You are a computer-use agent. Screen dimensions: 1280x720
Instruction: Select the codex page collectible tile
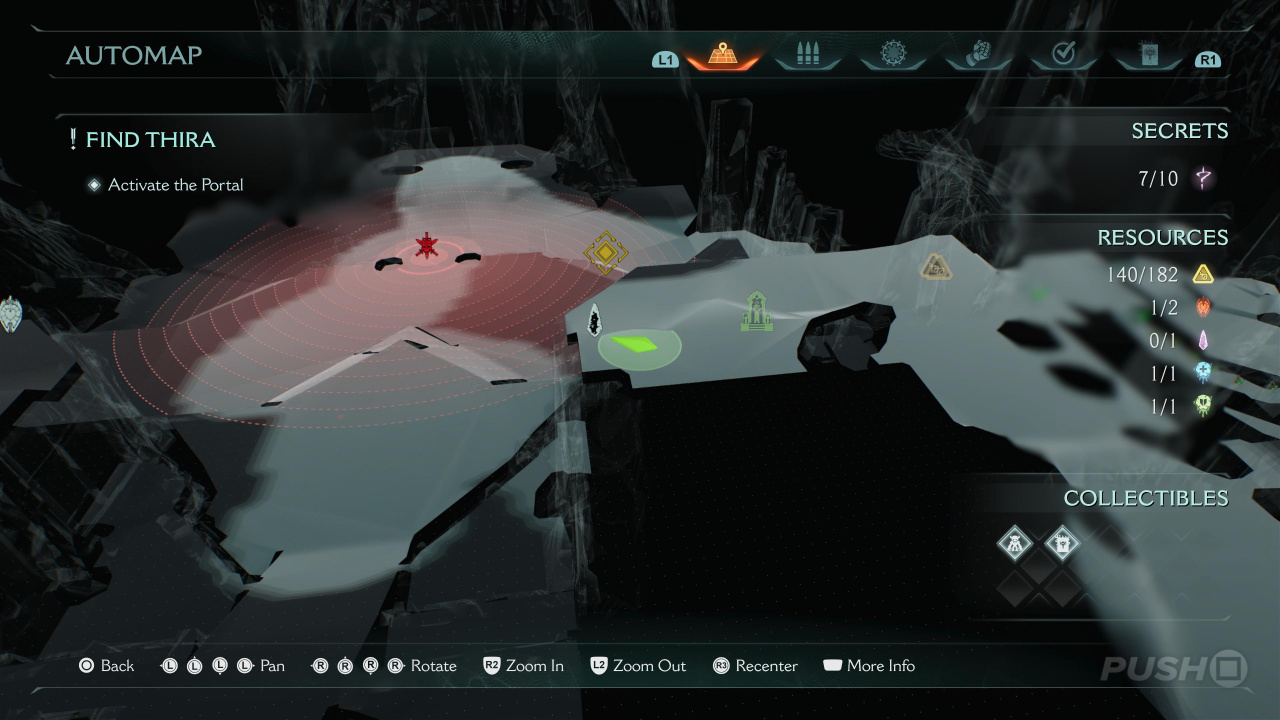pyautogui.click(x=1062, y=544)
